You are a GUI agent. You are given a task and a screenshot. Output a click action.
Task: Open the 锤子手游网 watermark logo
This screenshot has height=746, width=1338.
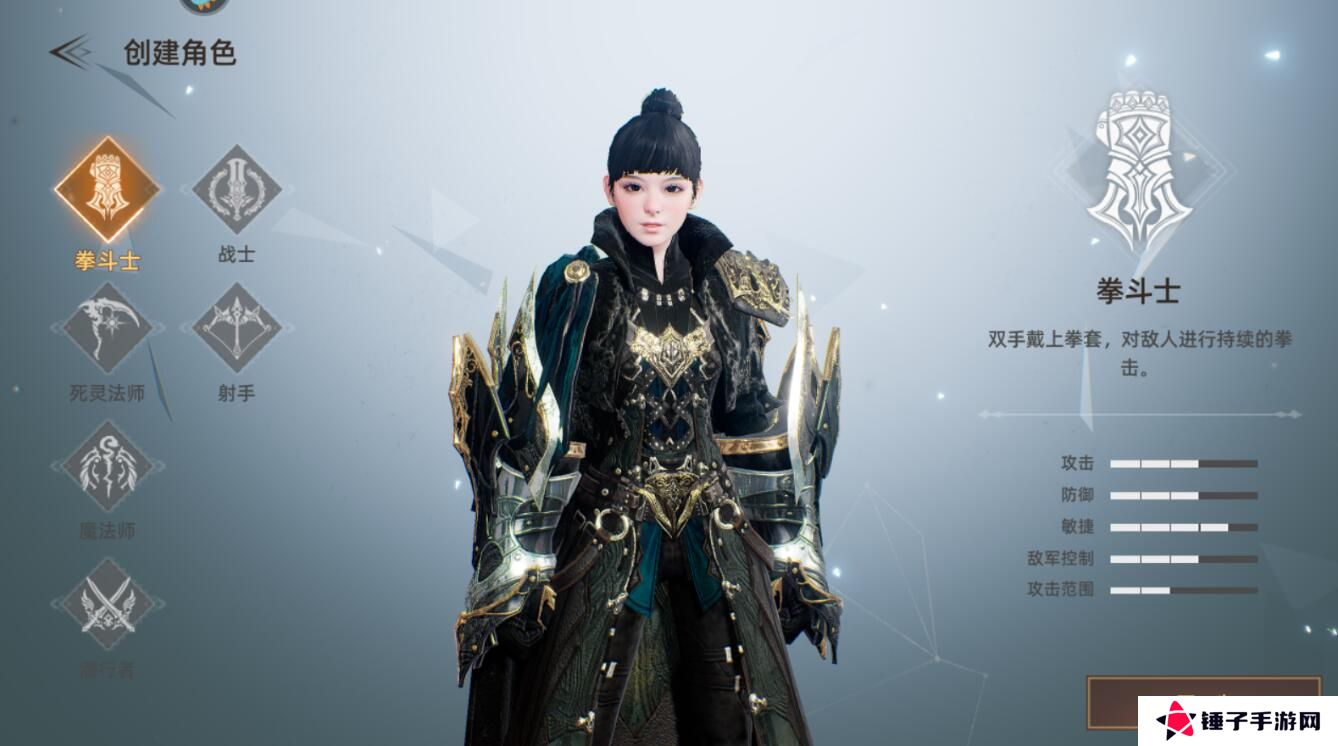(1237, 720)
